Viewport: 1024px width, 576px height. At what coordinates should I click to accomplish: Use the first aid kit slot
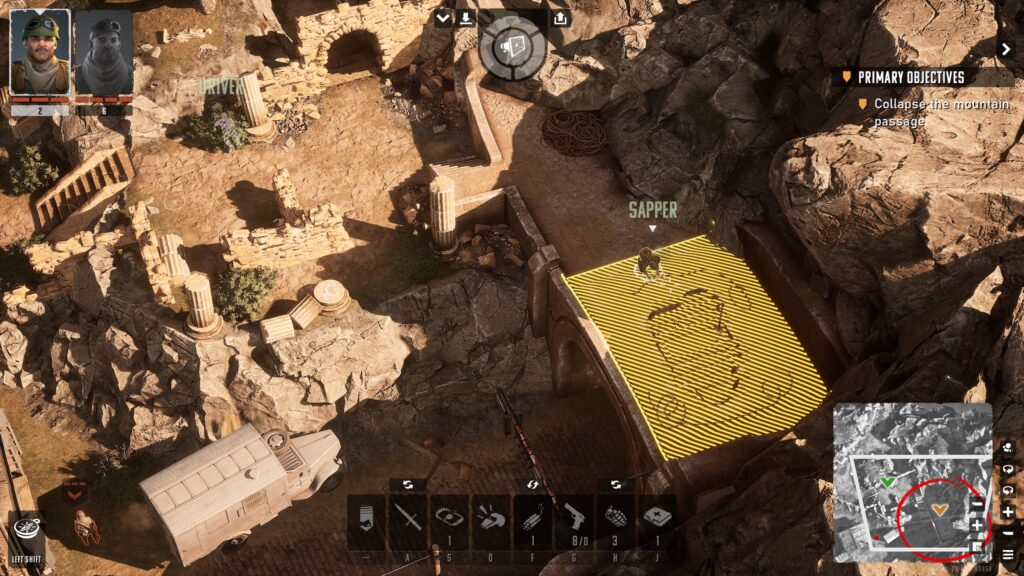click(x=656, y=520)
